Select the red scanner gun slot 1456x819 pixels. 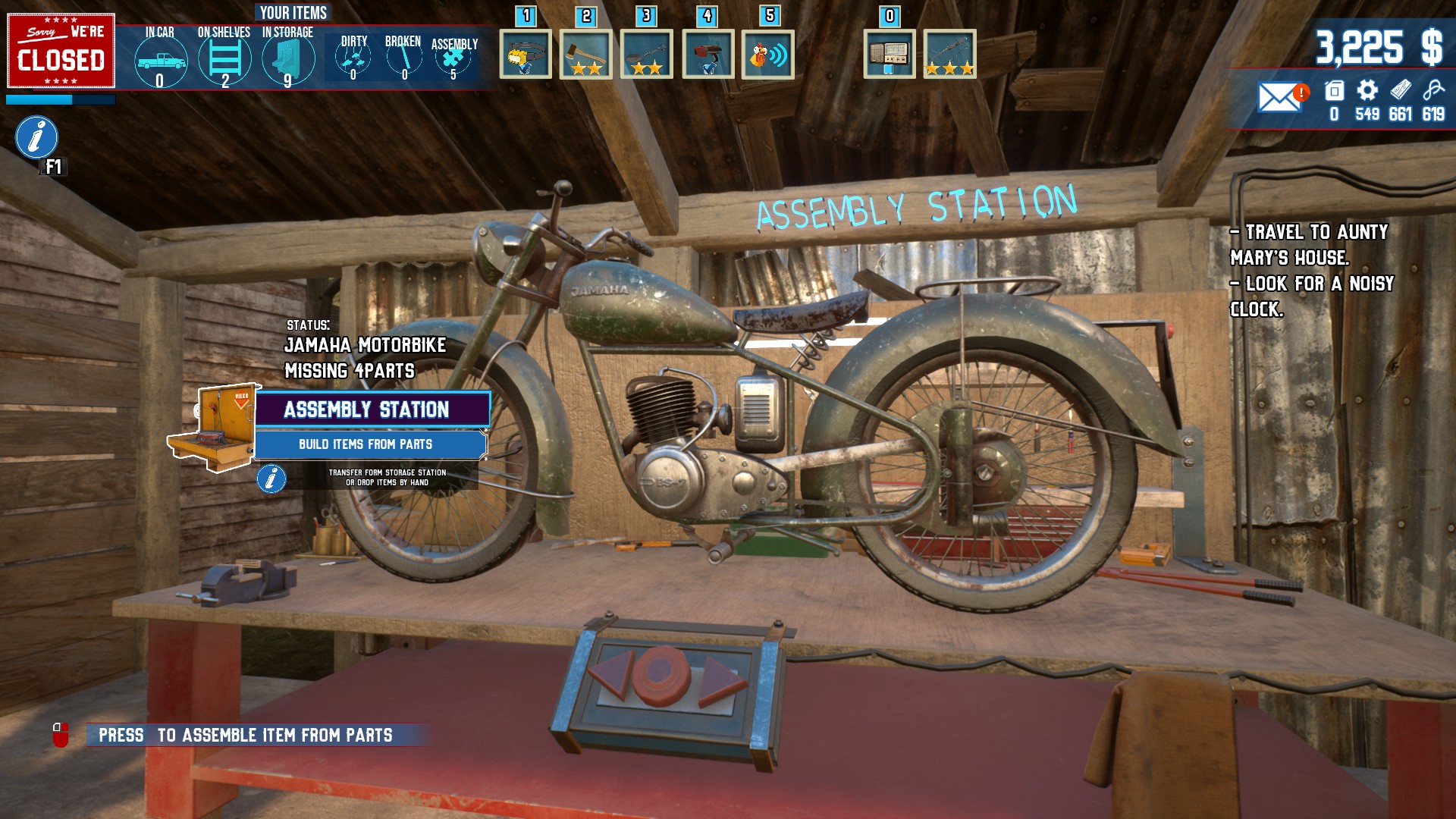(708, 55)
